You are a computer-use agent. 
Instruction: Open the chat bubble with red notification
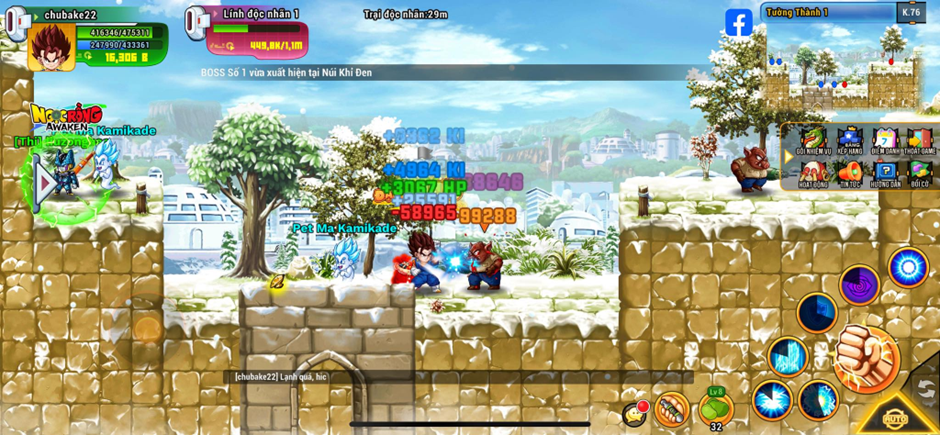(634, 412)
